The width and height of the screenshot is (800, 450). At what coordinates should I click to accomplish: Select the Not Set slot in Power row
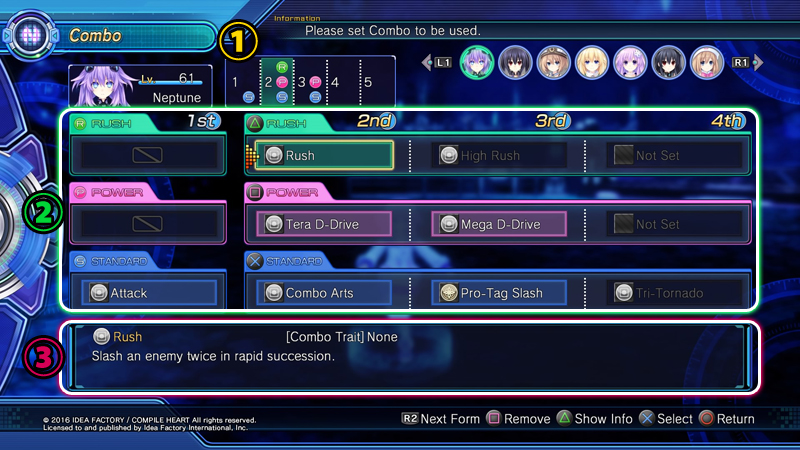675,224
